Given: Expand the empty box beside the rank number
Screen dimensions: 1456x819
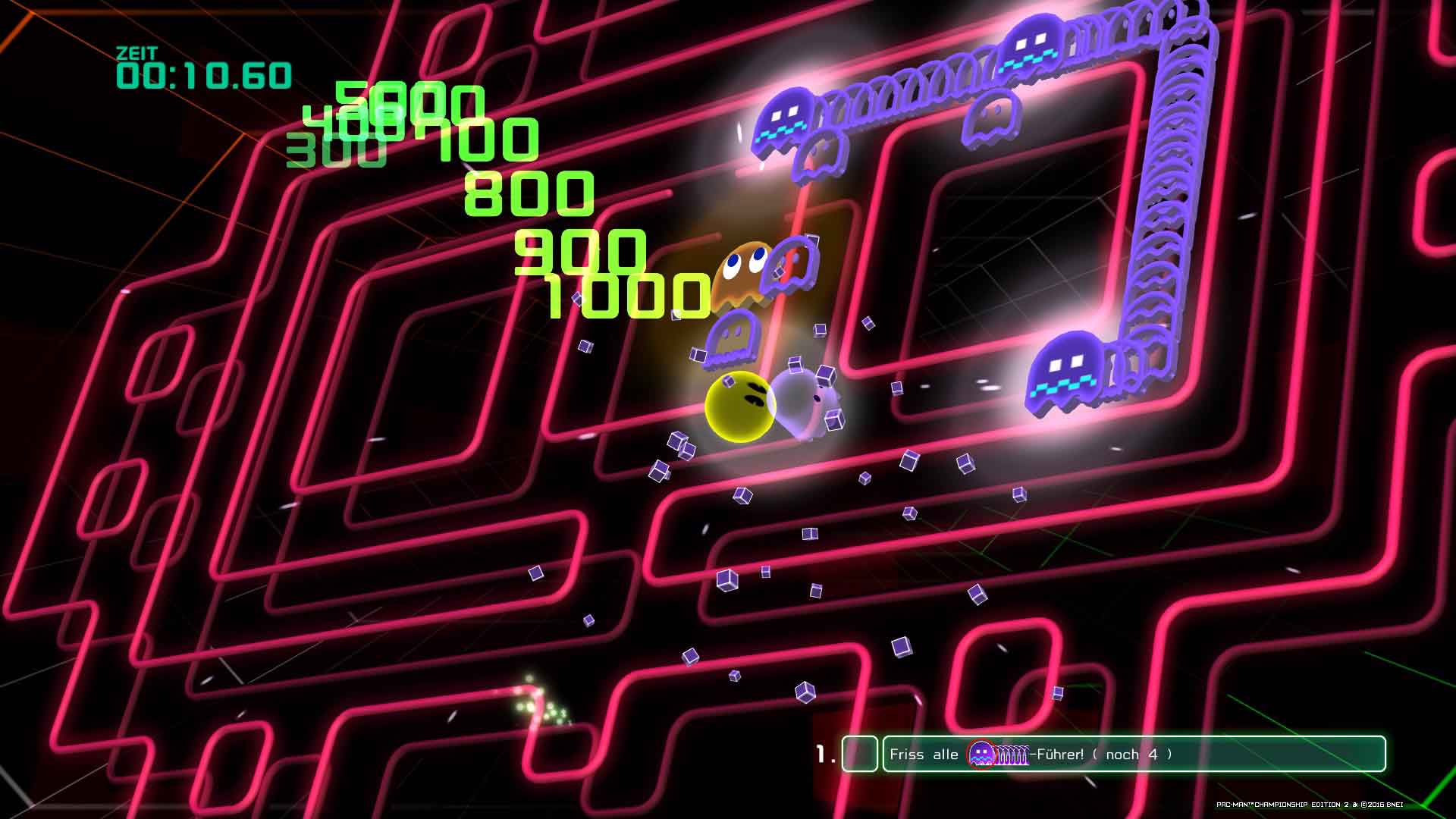Looking at the screenshot, I should (x=859, y=754).
